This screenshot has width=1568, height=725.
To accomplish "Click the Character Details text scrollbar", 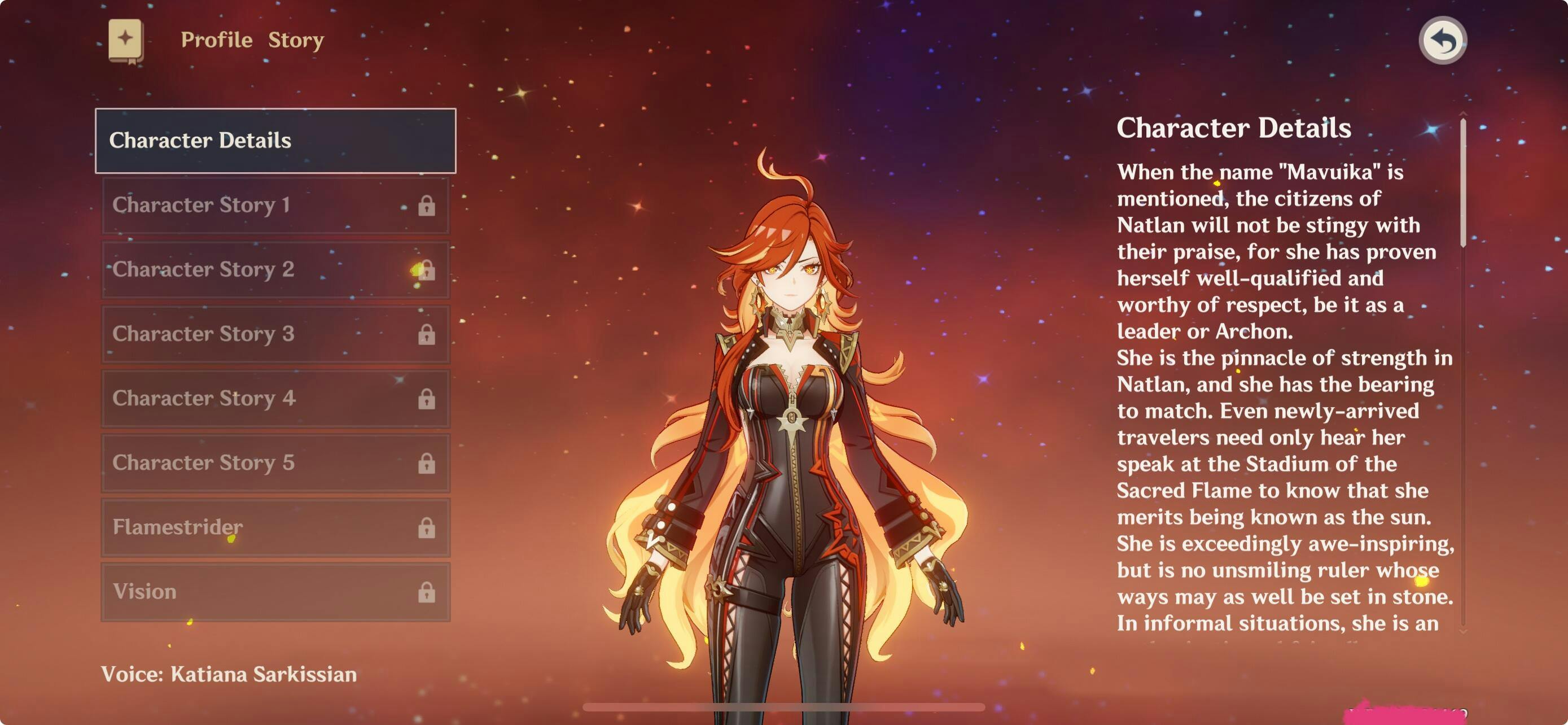I will point(1462,182).
